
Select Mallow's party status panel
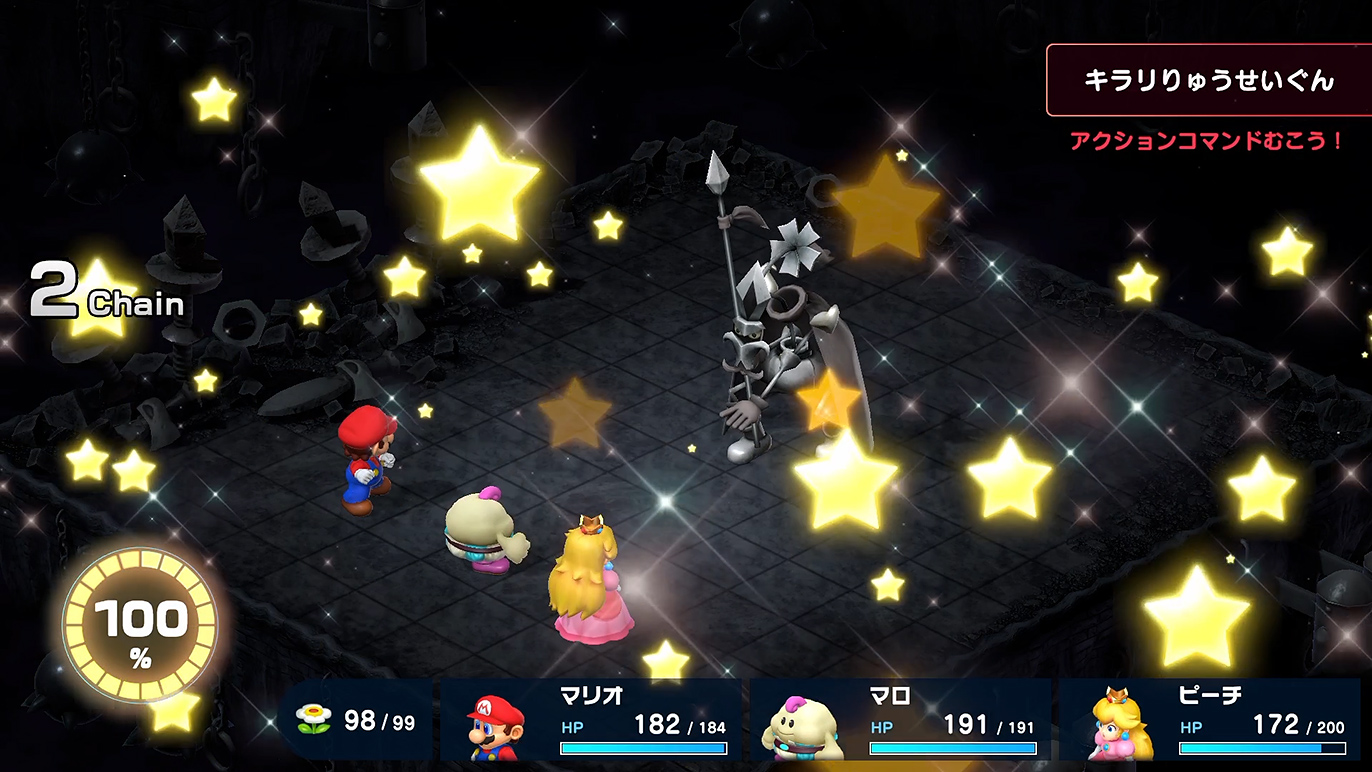[x=900, y=720]
